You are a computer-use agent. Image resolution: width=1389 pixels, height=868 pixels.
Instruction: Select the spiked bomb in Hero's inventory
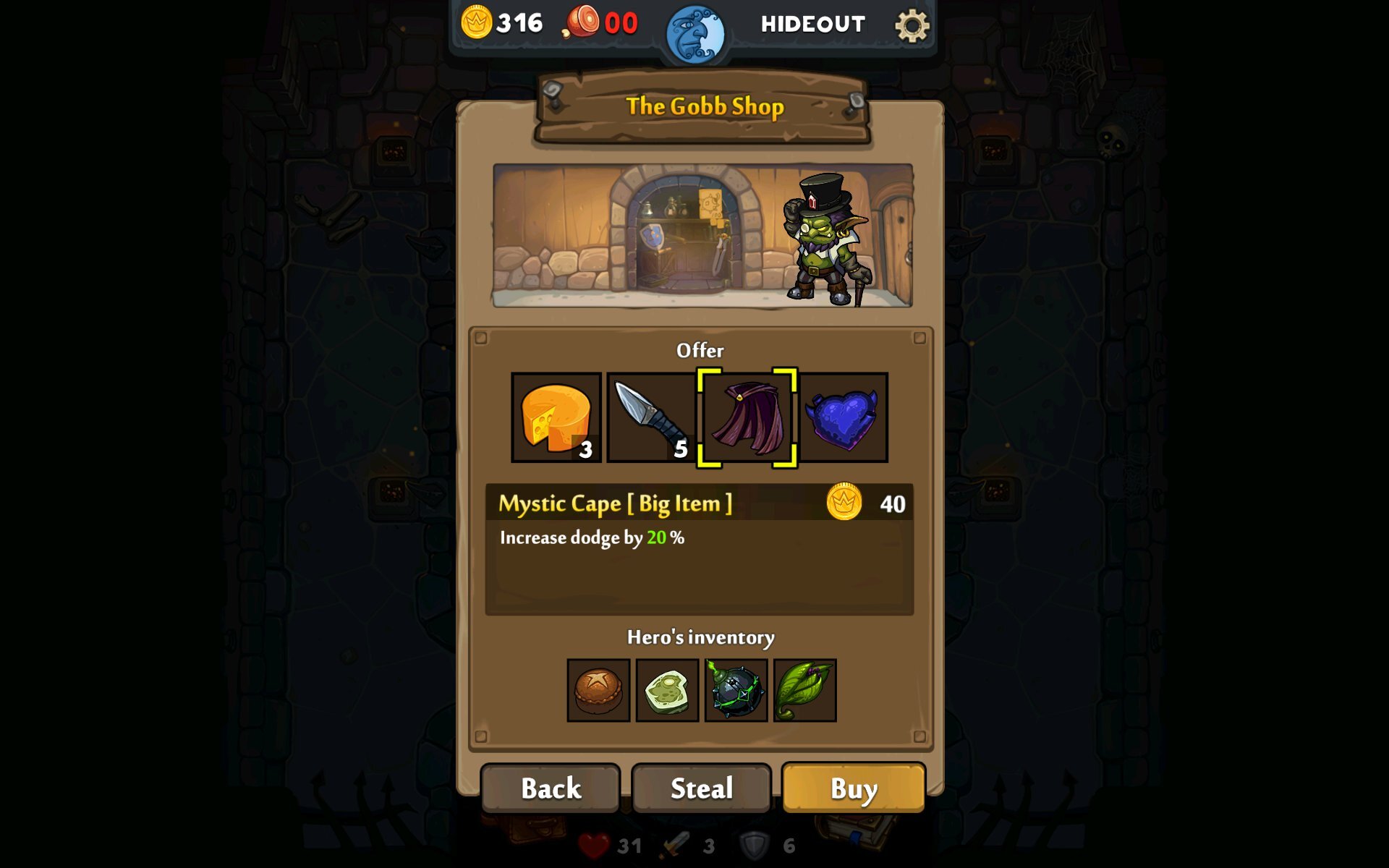[x=736, y=689]
